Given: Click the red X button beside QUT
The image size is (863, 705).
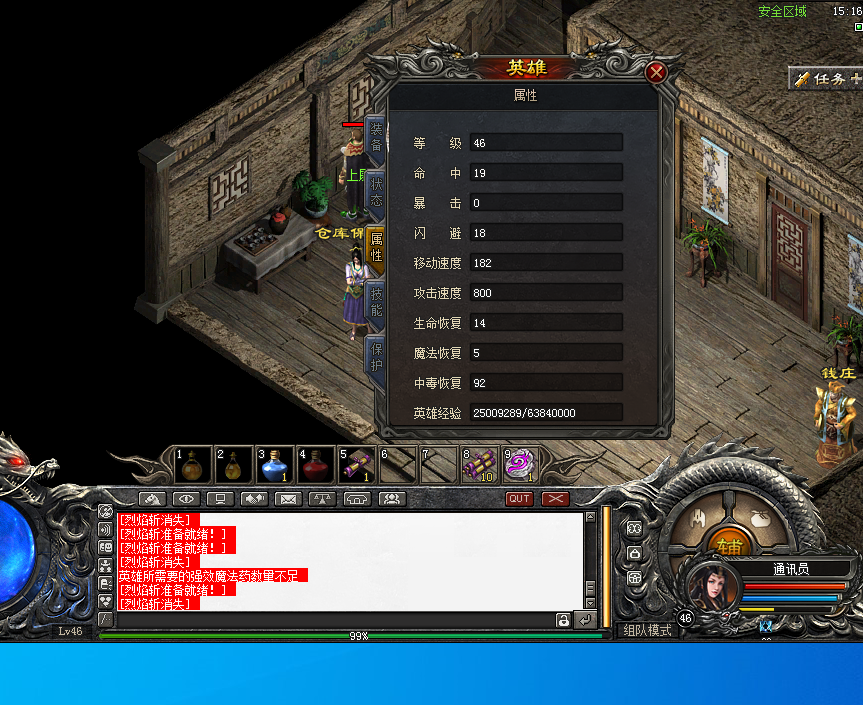Looking at the screenshot, I should click(555, 498).
